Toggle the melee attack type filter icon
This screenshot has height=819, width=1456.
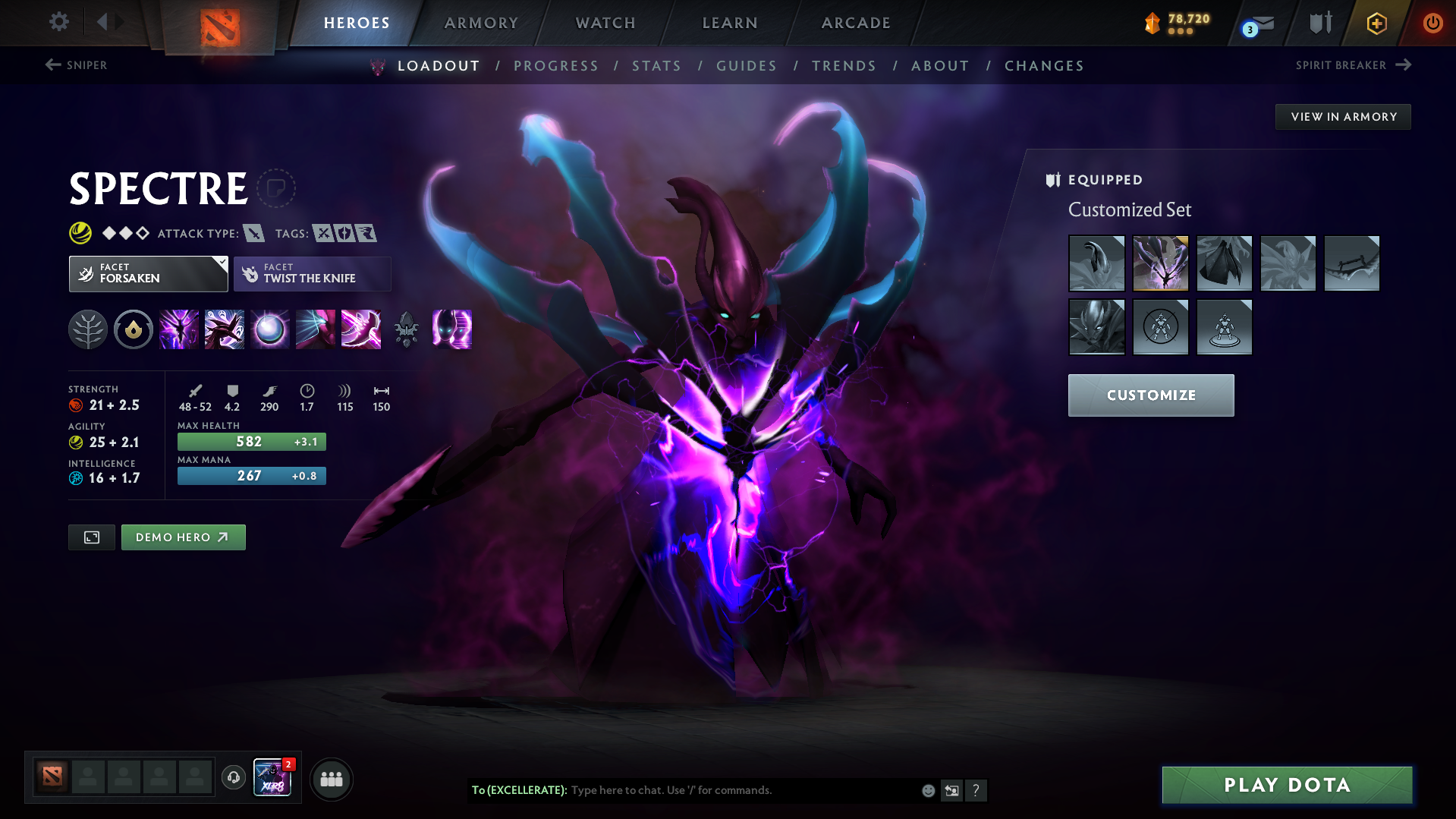tap(252, 233)
